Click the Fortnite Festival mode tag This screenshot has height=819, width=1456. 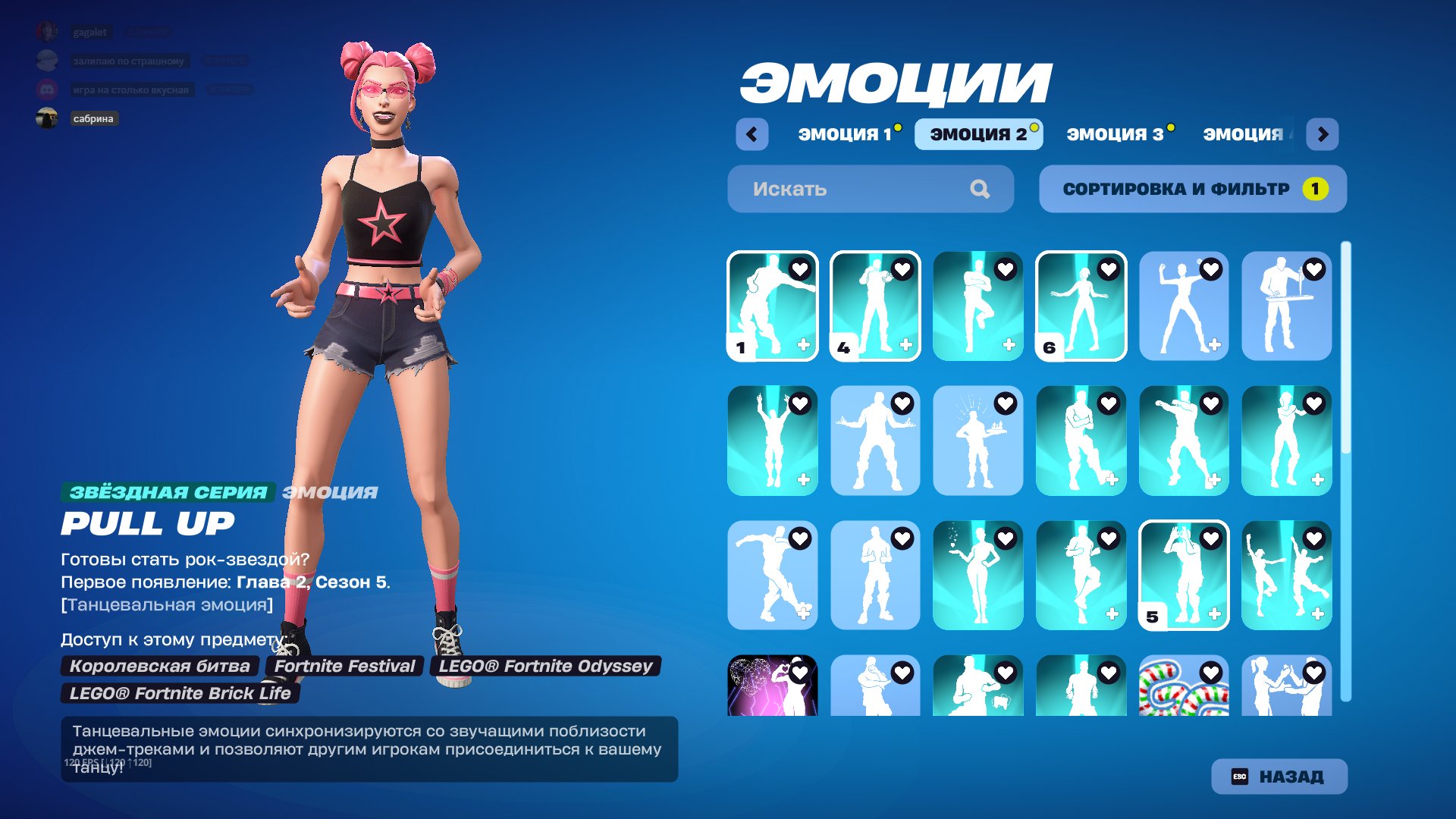tap(344, 666)
